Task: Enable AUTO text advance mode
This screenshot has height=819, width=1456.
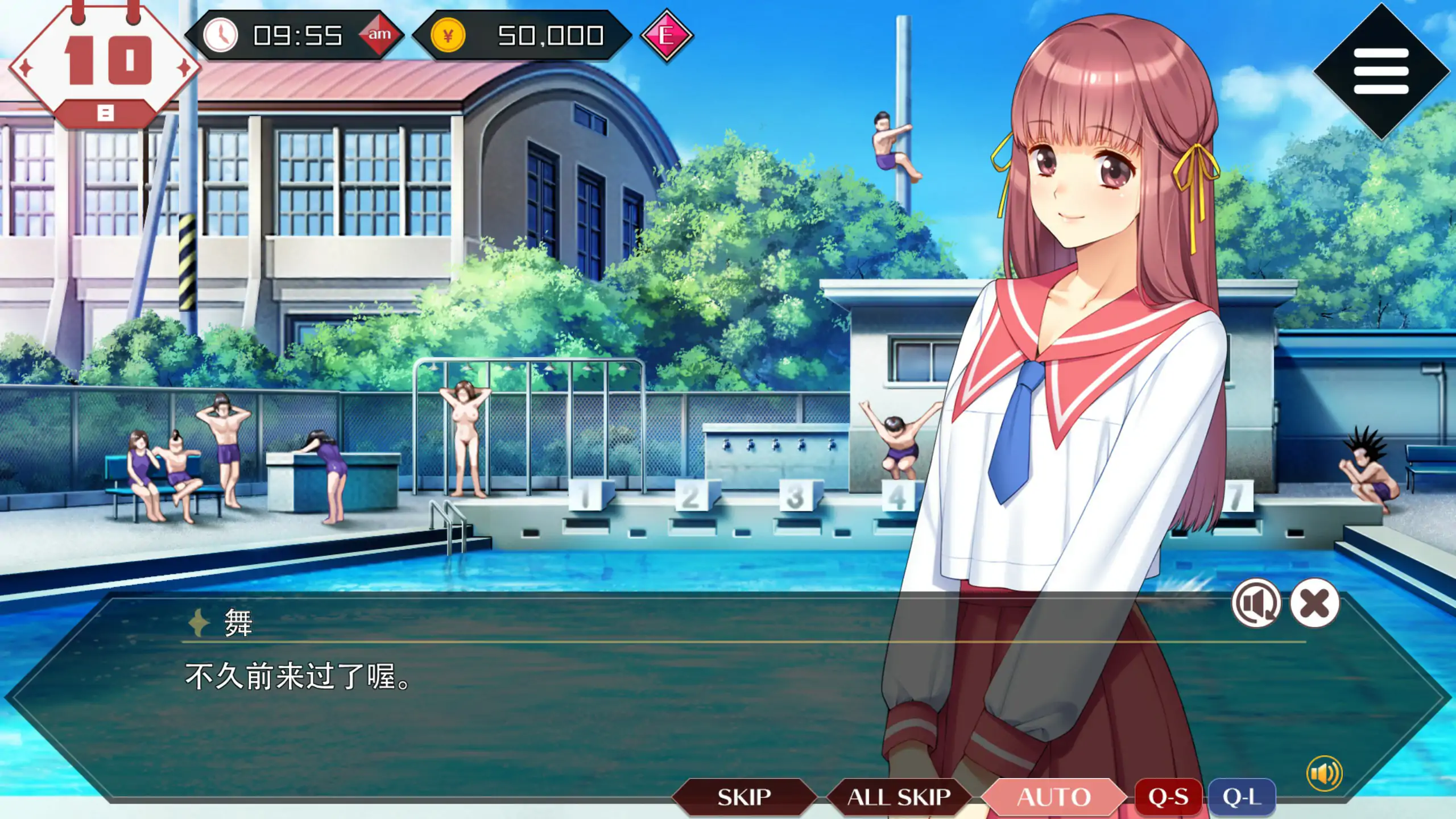Action: click(1054, 796)
